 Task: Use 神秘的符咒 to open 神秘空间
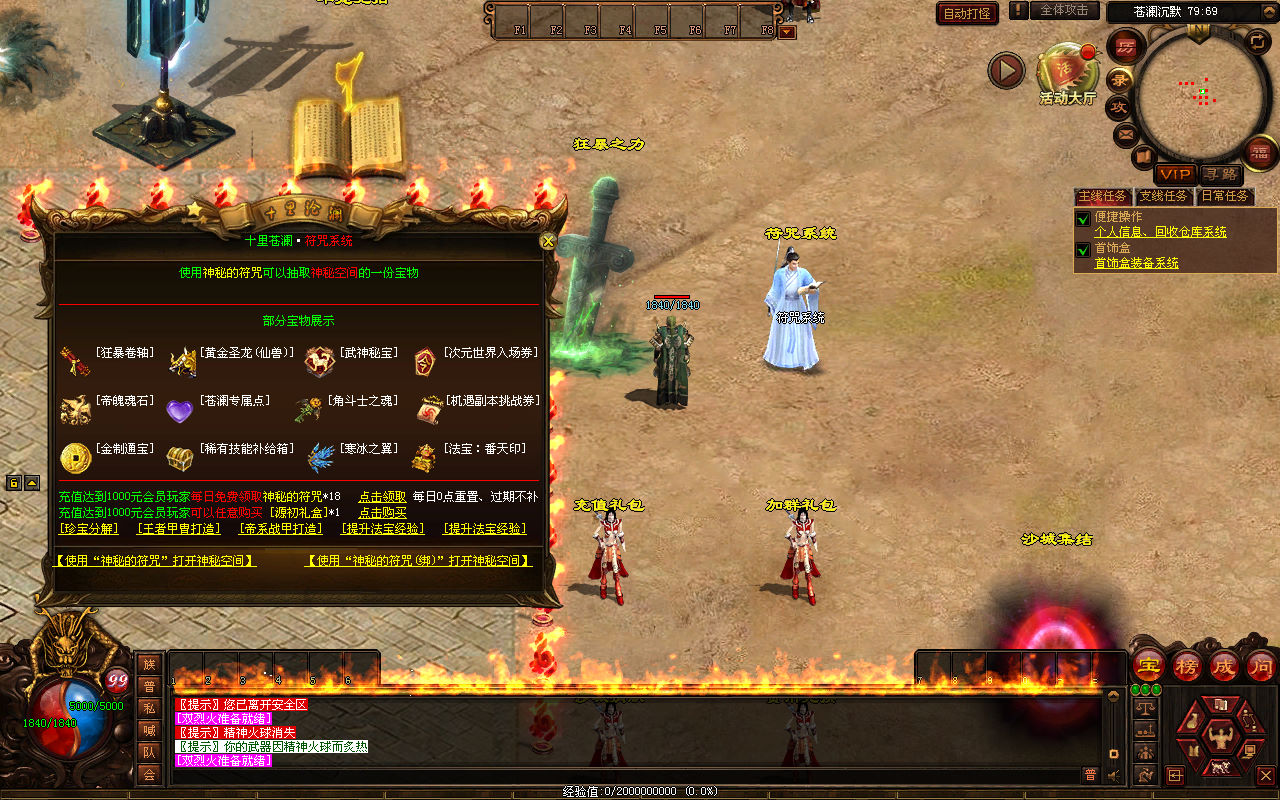tap(155, 561)
